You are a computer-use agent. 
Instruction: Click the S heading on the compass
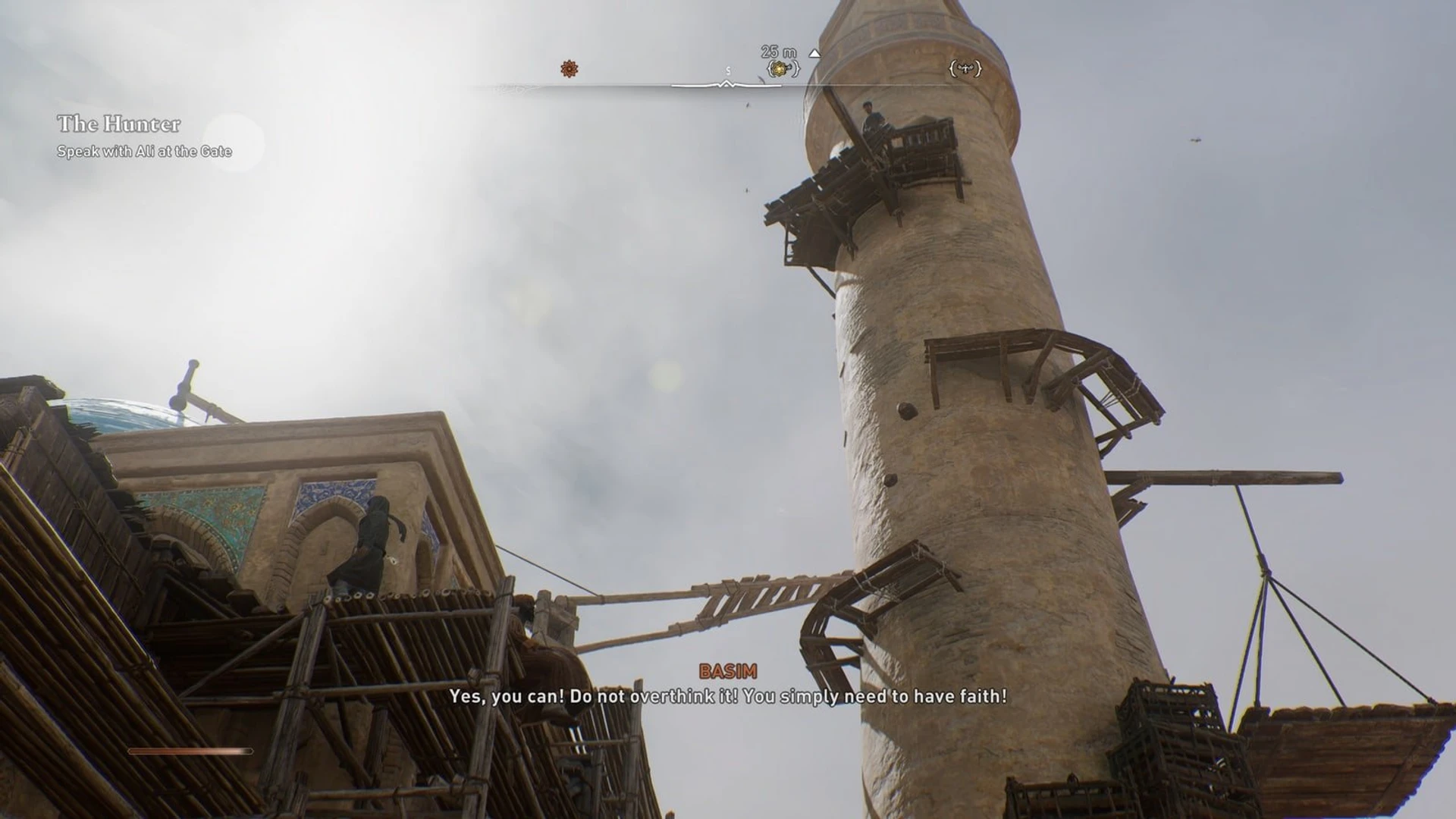tap(728, 71)
